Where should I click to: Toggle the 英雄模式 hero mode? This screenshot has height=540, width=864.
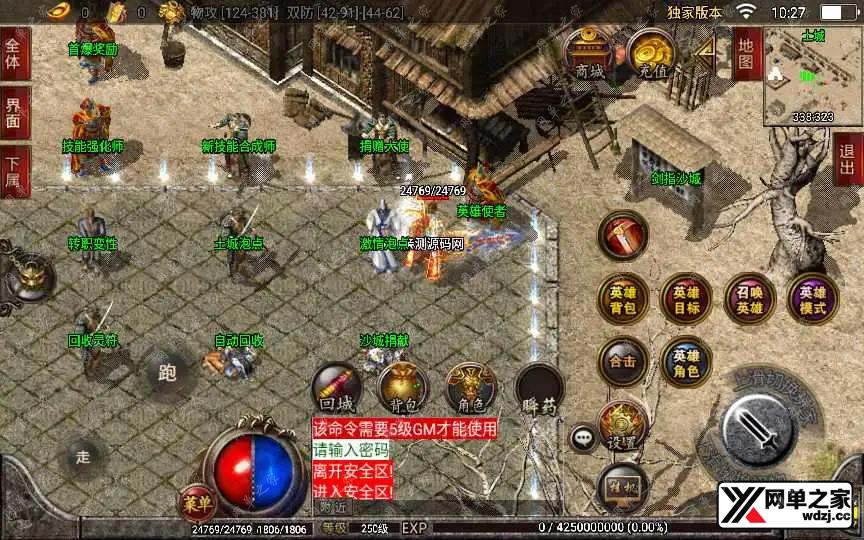pos(812,299)
